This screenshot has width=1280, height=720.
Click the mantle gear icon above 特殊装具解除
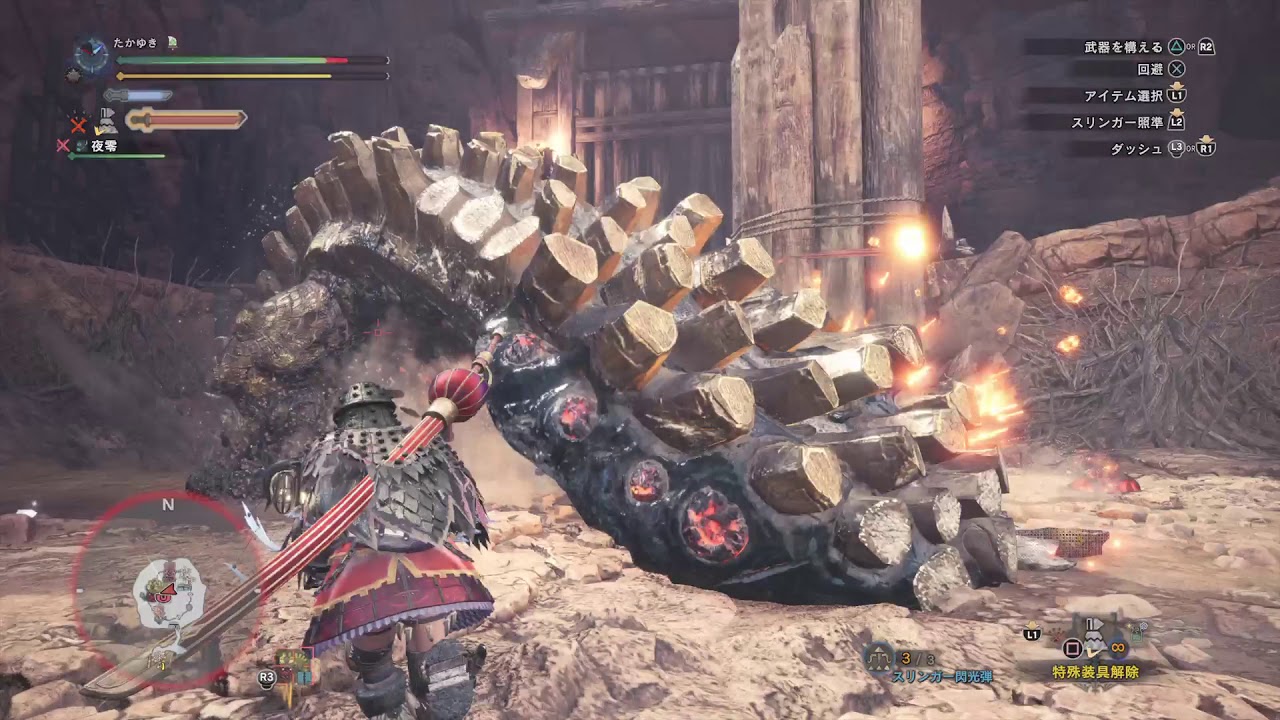click(1093, 635)
